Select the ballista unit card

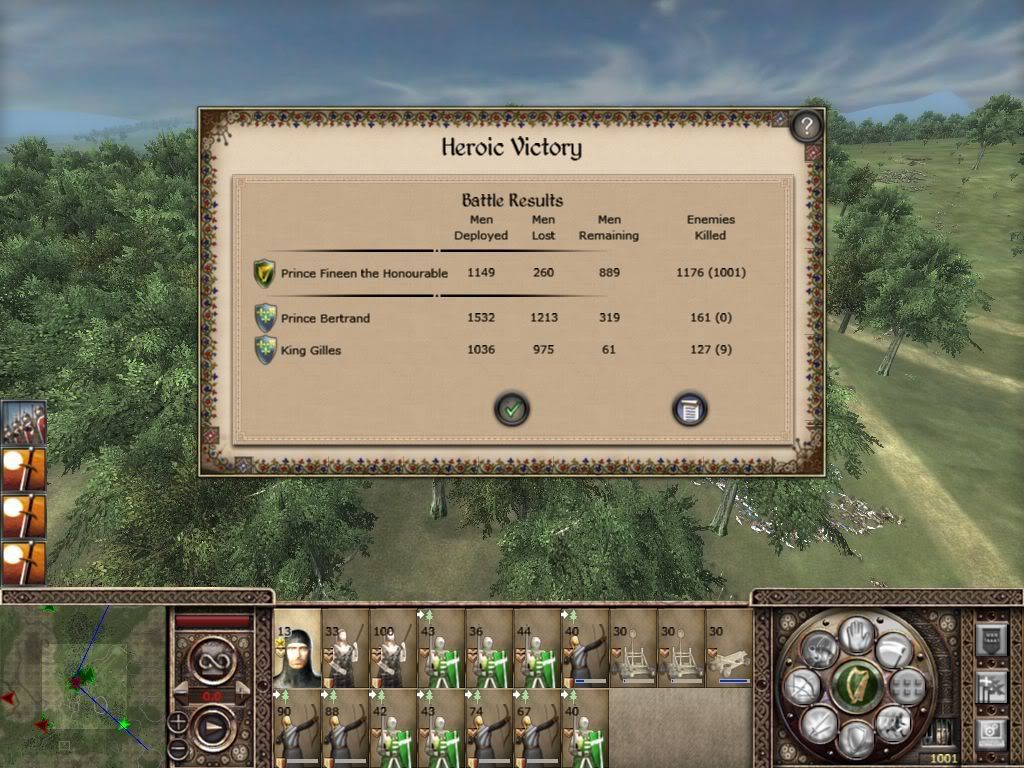point(729,649)
